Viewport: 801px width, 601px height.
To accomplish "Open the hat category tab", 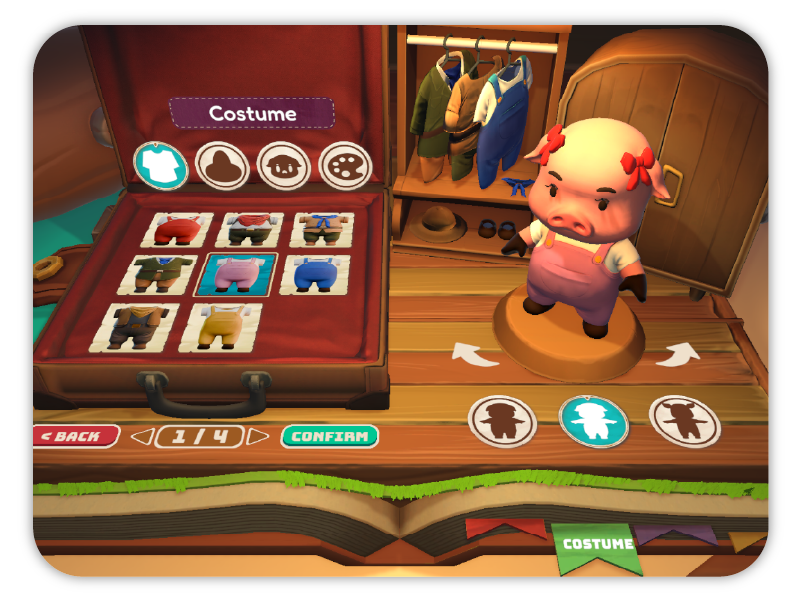I will coord(221,163).
